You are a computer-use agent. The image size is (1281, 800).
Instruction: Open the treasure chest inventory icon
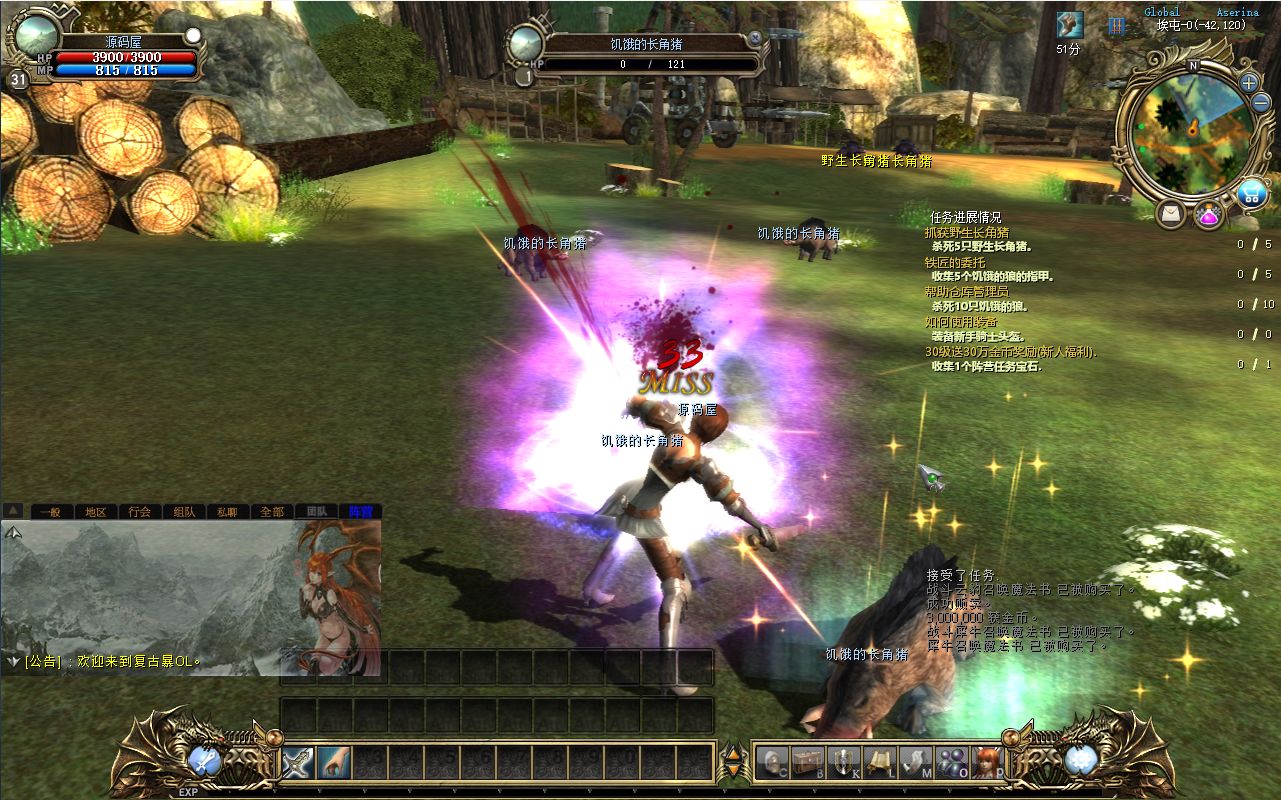click(x=807, y=763)
